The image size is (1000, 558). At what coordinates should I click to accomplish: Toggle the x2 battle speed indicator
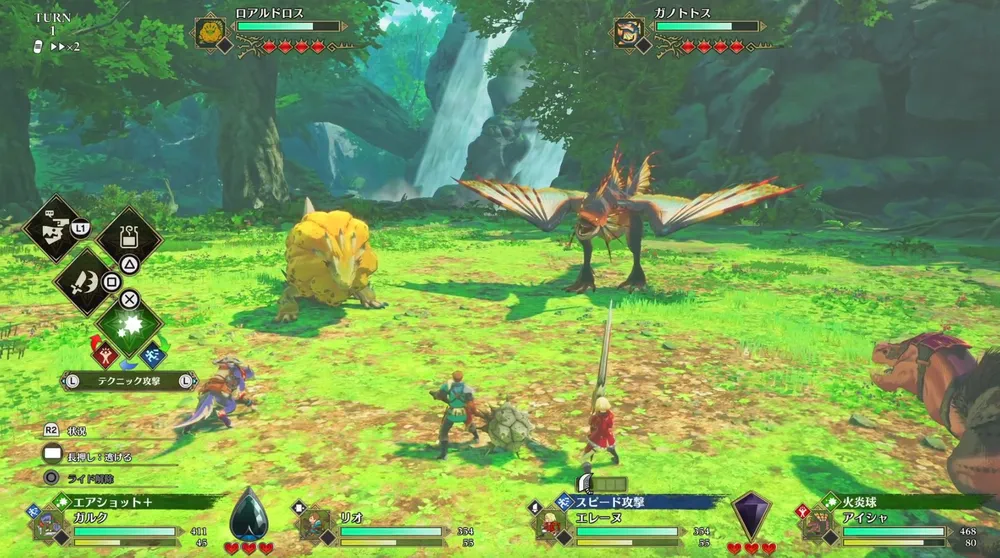pyautogui.click(x=64, y=46)
